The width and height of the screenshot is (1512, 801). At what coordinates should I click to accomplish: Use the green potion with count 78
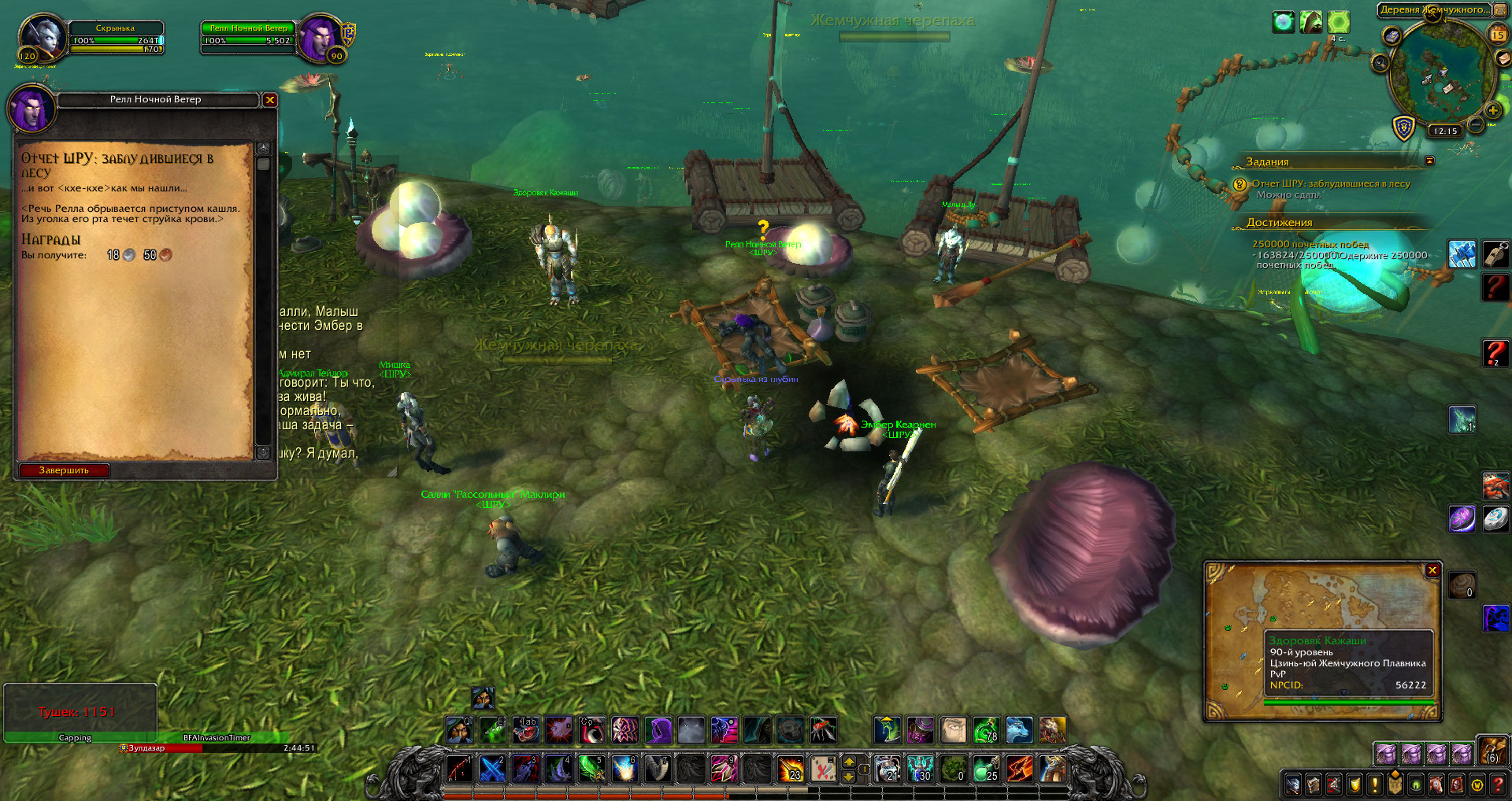[985, 730]
